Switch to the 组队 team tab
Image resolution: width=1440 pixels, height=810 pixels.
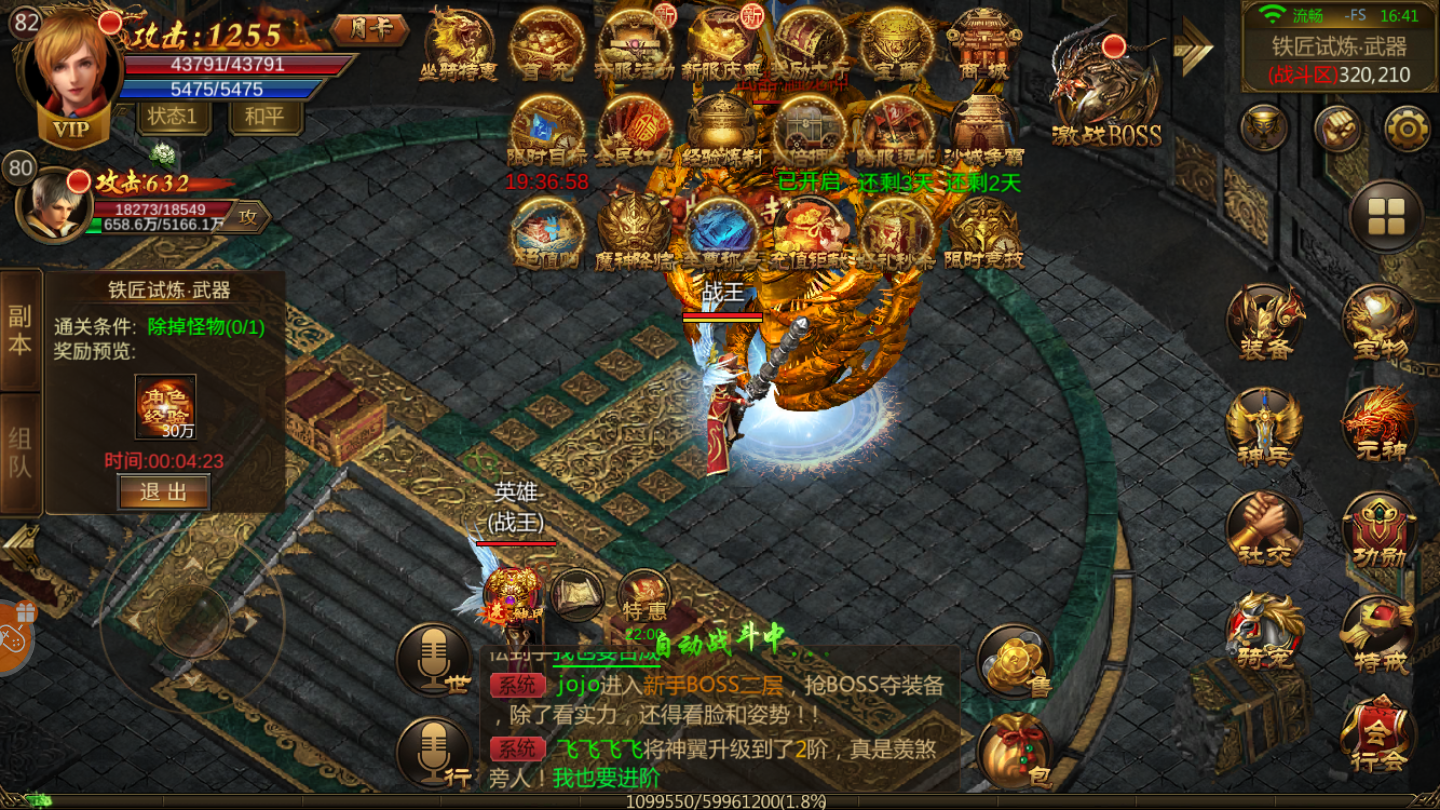point(19,450)
